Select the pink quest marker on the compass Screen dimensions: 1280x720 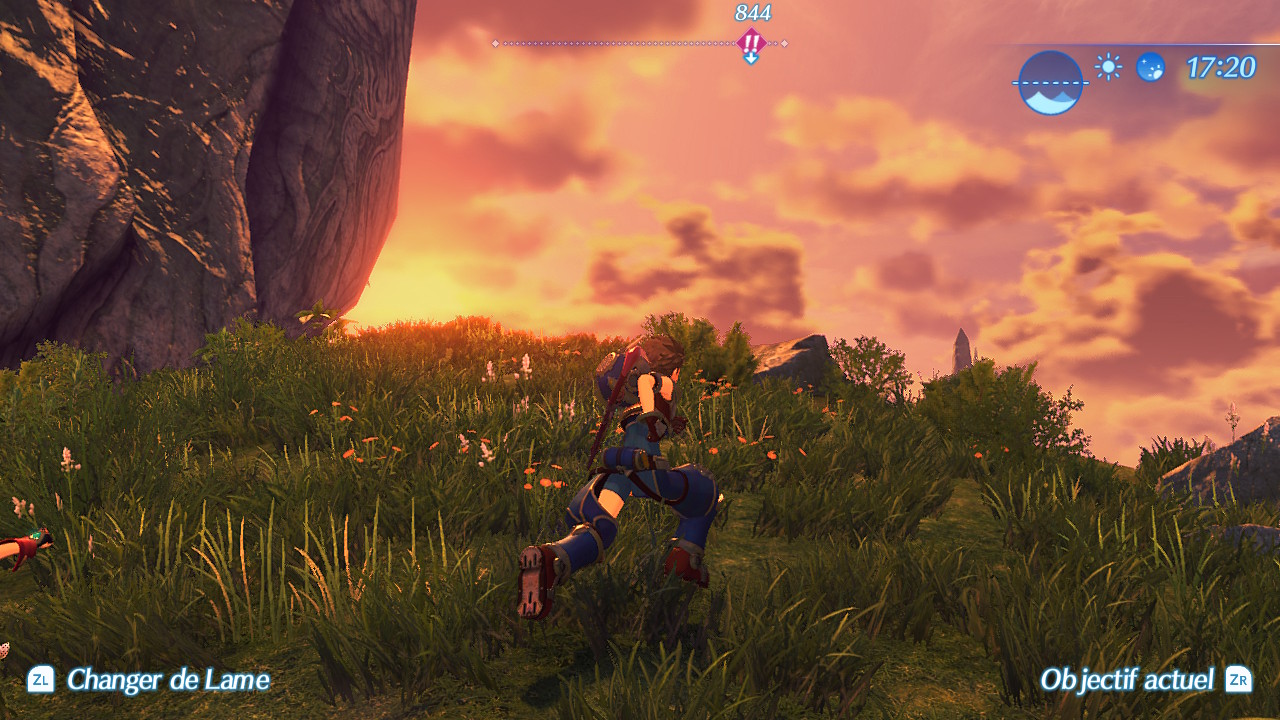[751, 43]
